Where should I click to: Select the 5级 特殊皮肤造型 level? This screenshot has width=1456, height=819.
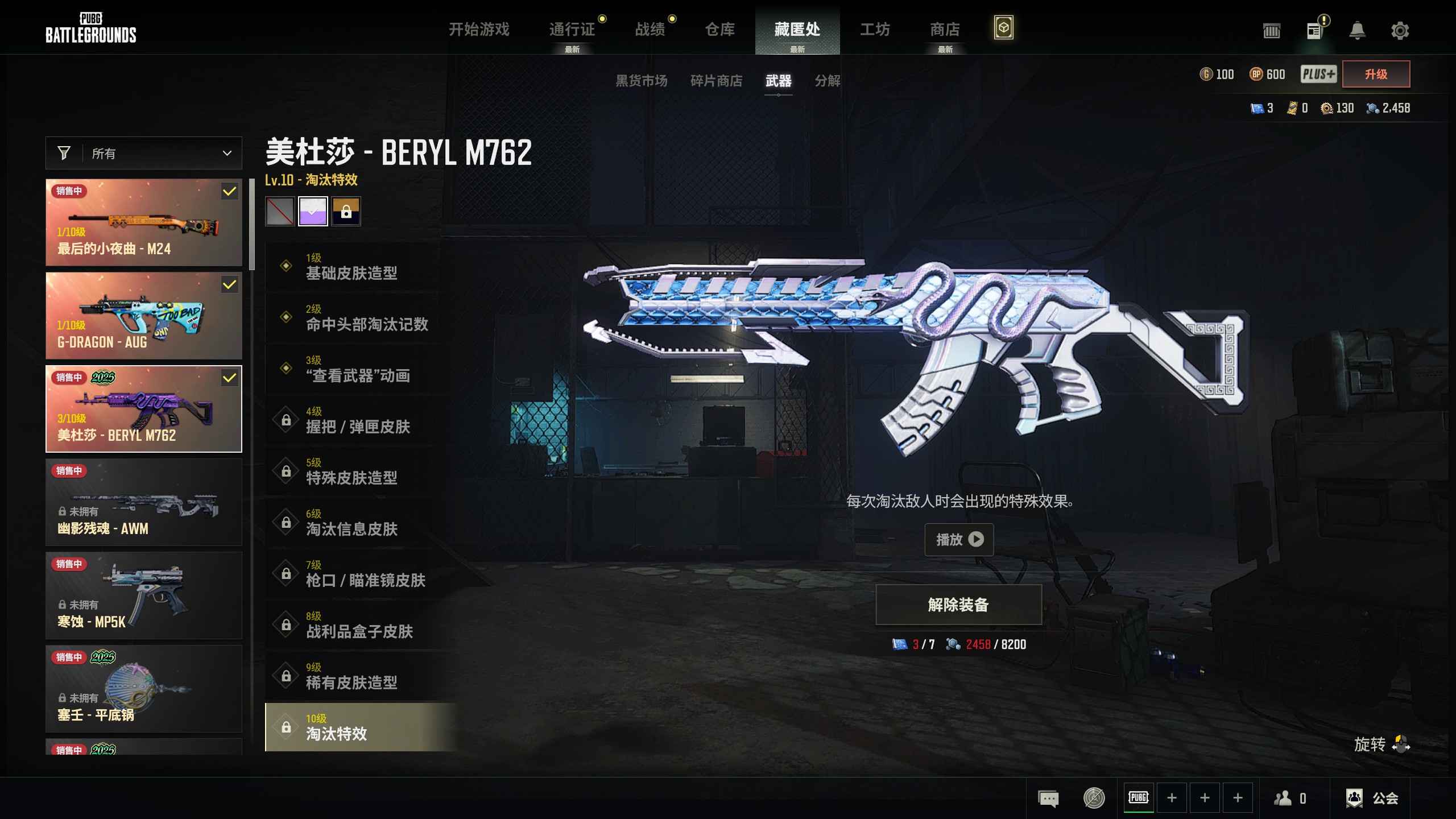pyautogui.click(x=353, y=471)
